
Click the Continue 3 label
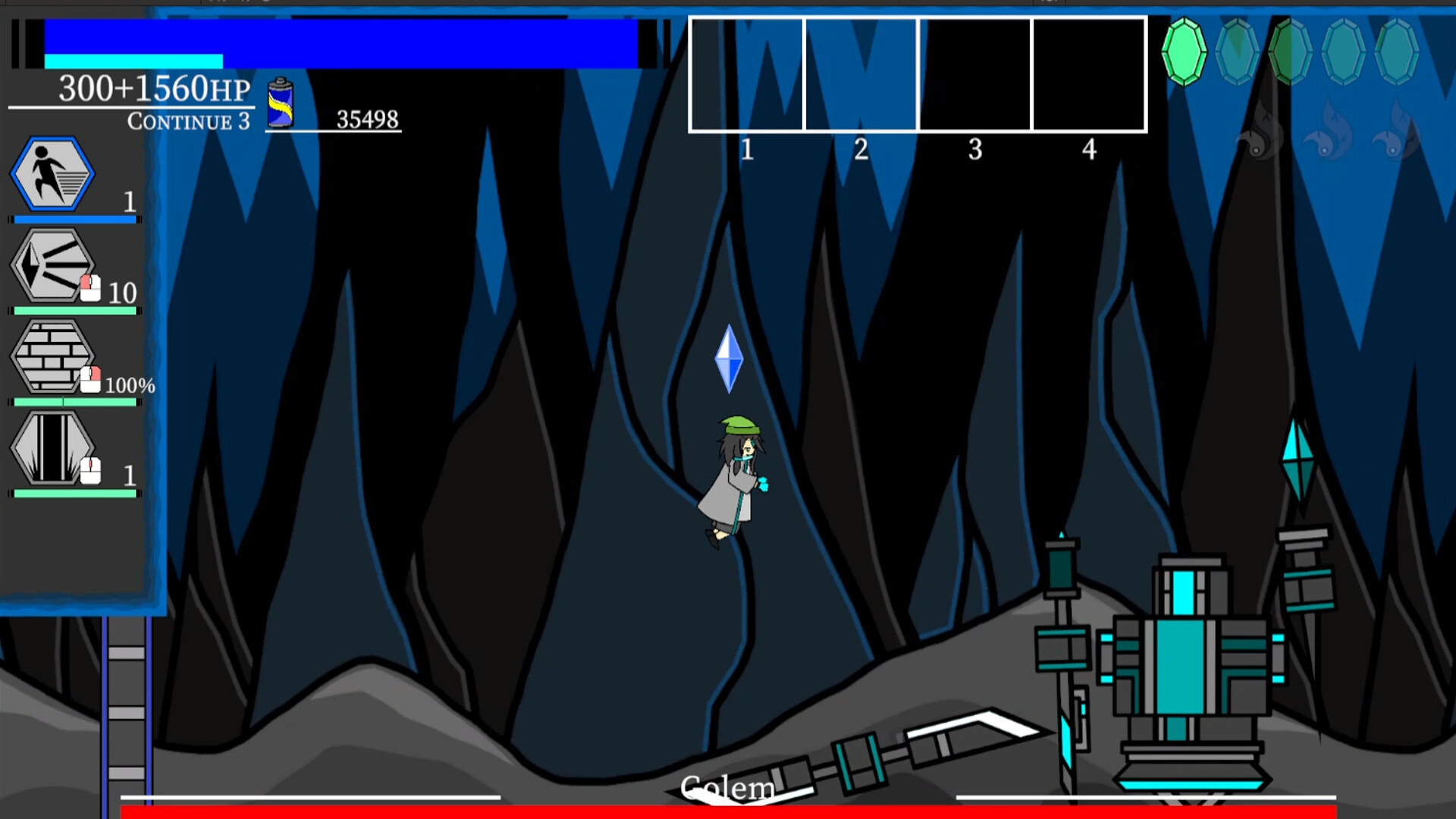(190, 121)
